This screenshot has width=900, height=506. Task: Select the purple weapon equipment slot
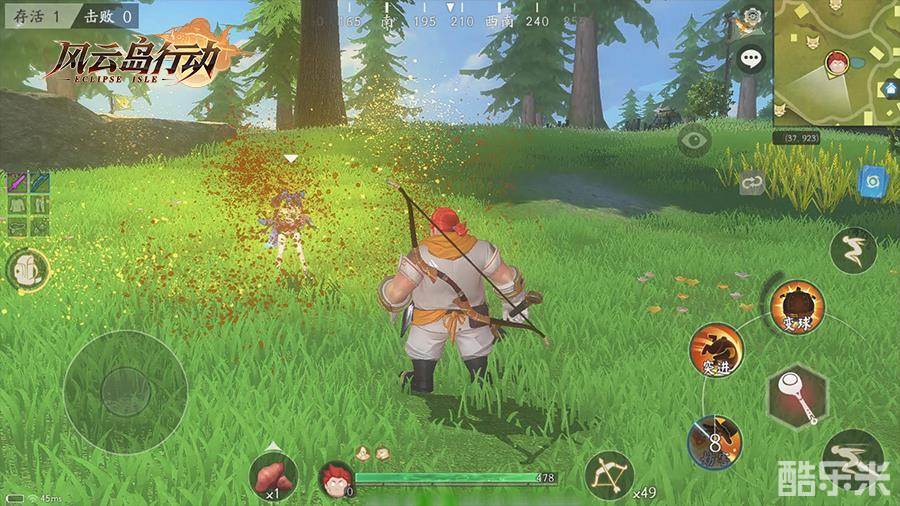coord(18,182)
